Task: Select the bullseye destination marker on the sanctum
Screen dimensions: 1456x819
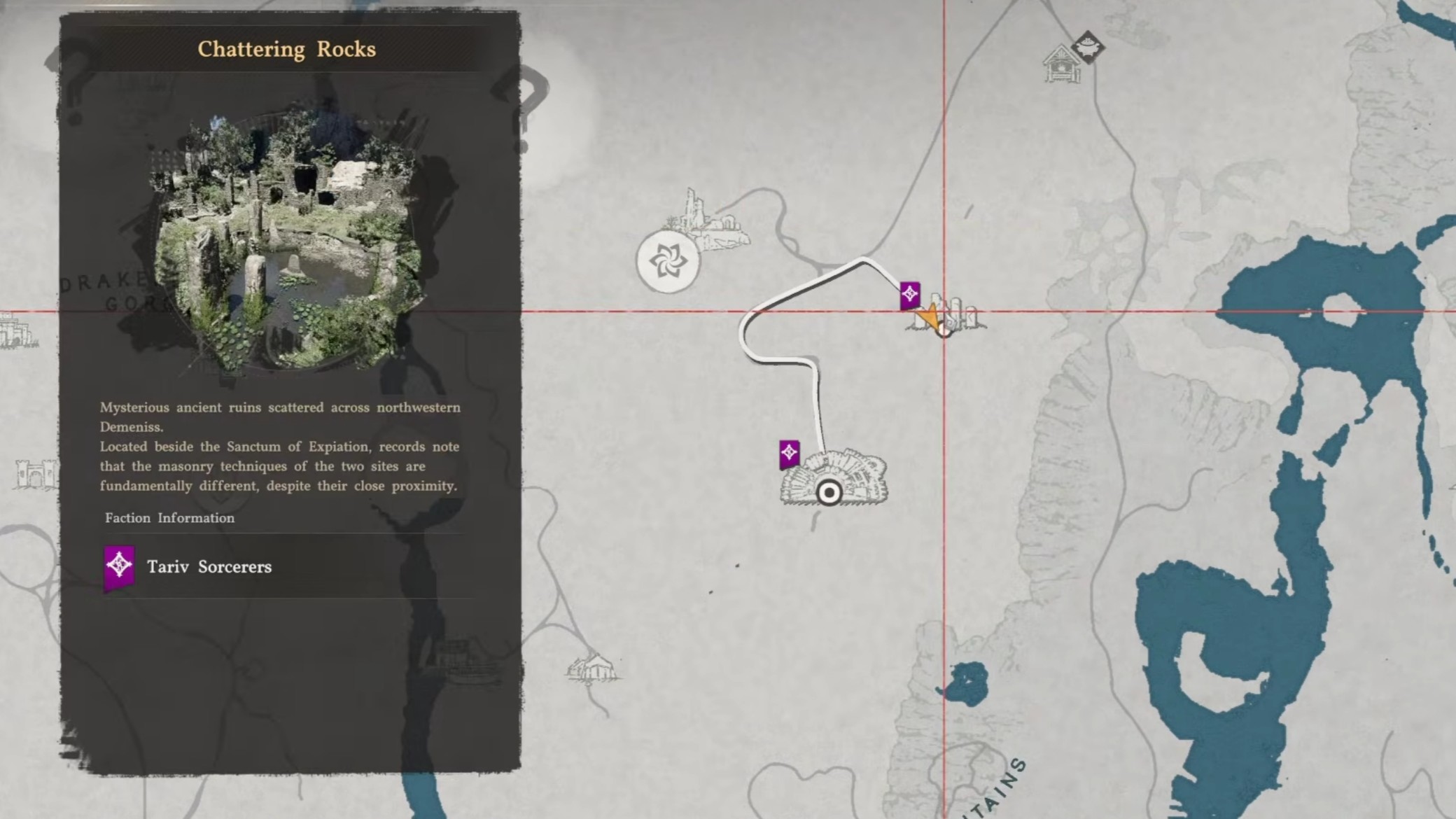Action: tap(829, 493)
